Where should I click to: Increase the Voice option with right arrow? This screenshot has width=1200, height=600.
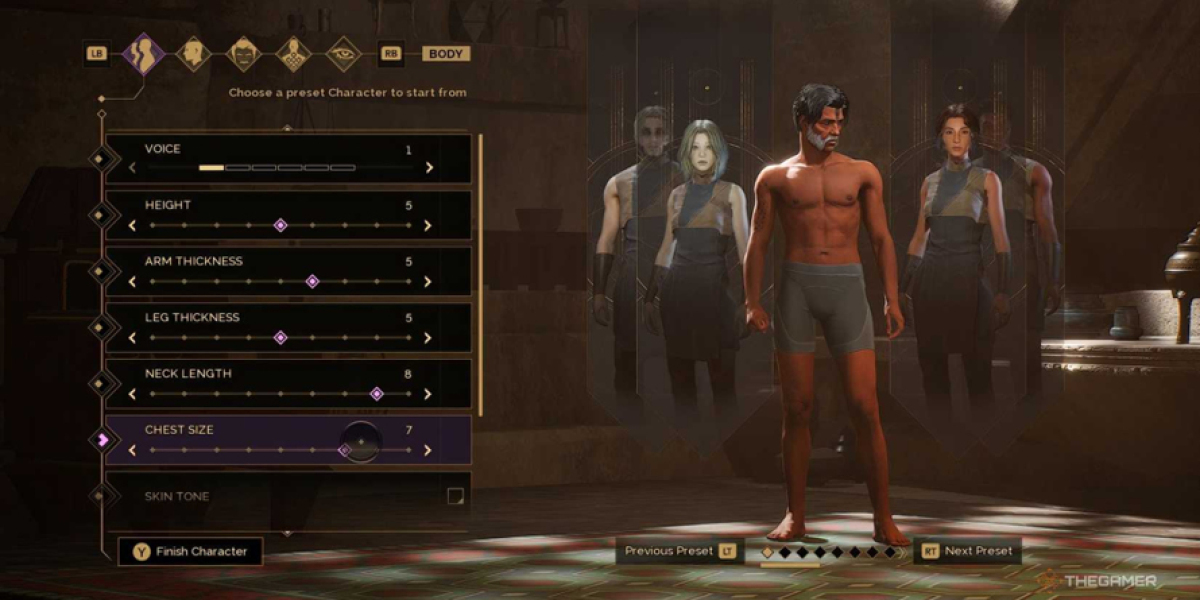(x=429, y=168)
